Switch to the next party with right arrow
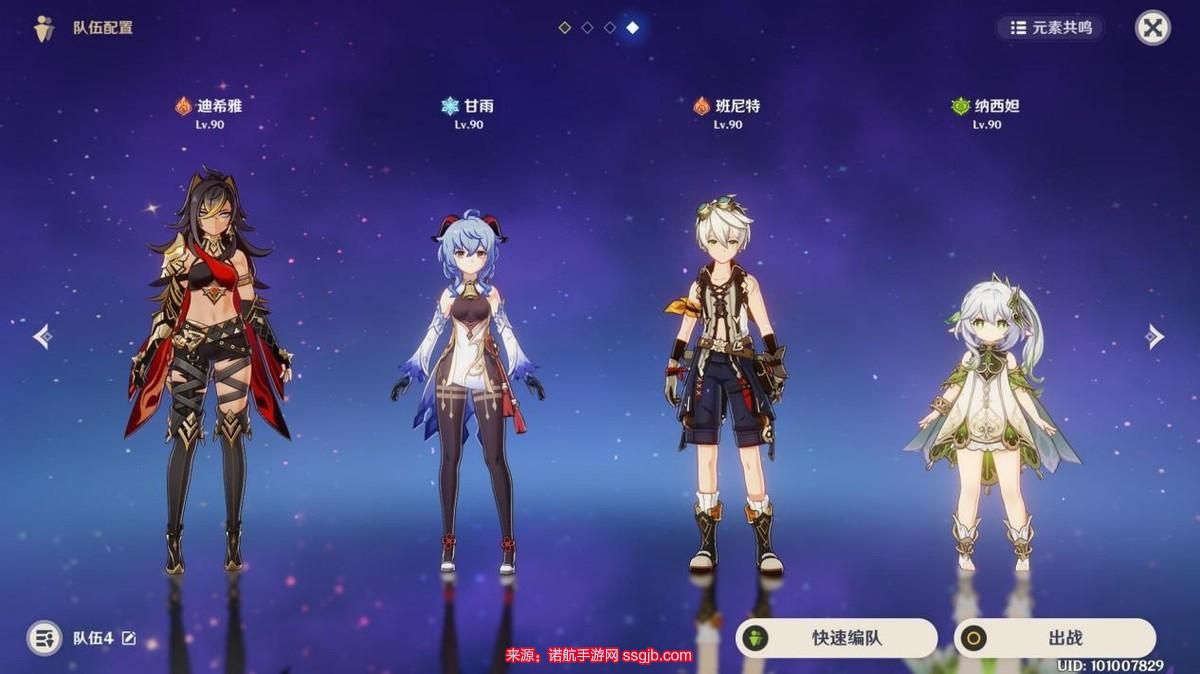Viewport: 1200px width, 674px height. tap(1155, 337)
